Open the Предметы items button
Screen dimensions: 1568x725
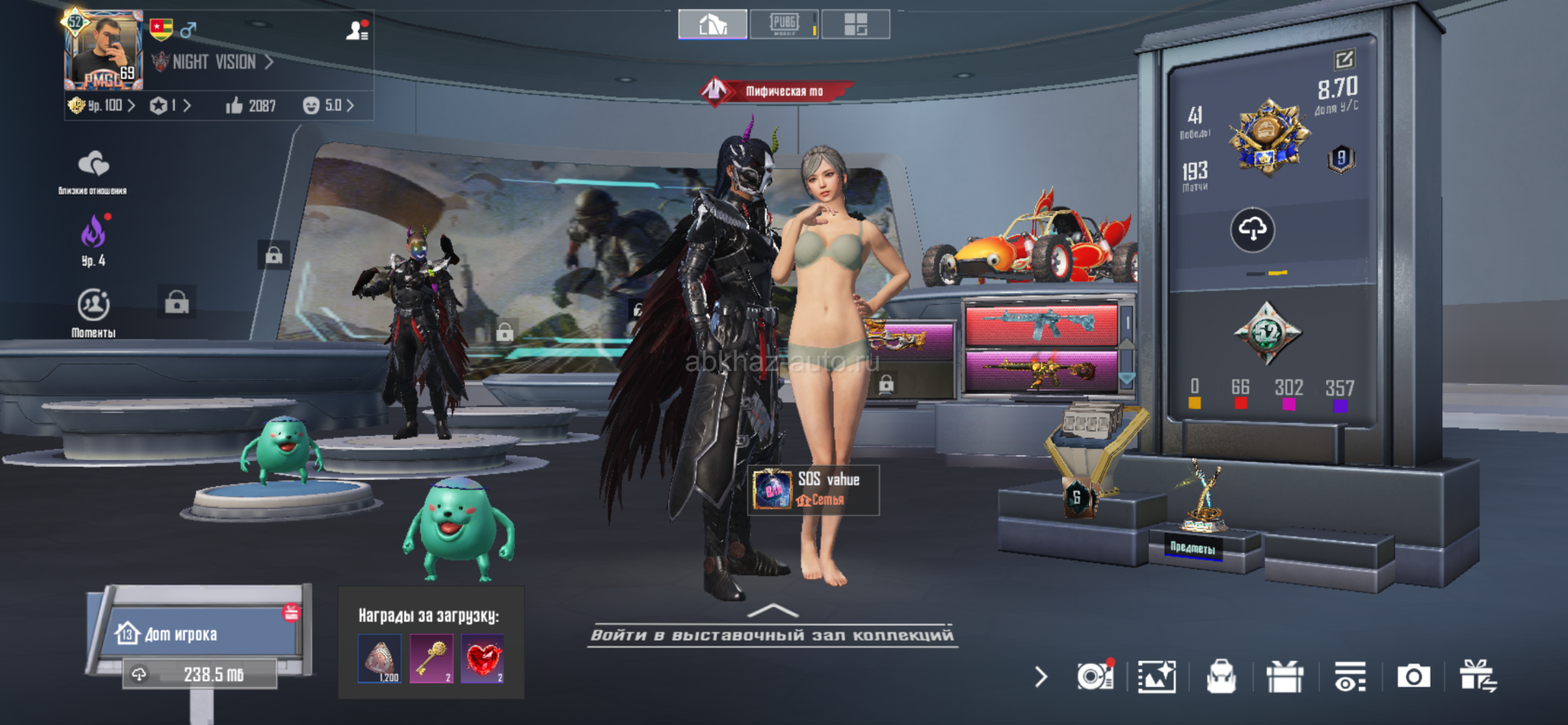[1193, 547]
